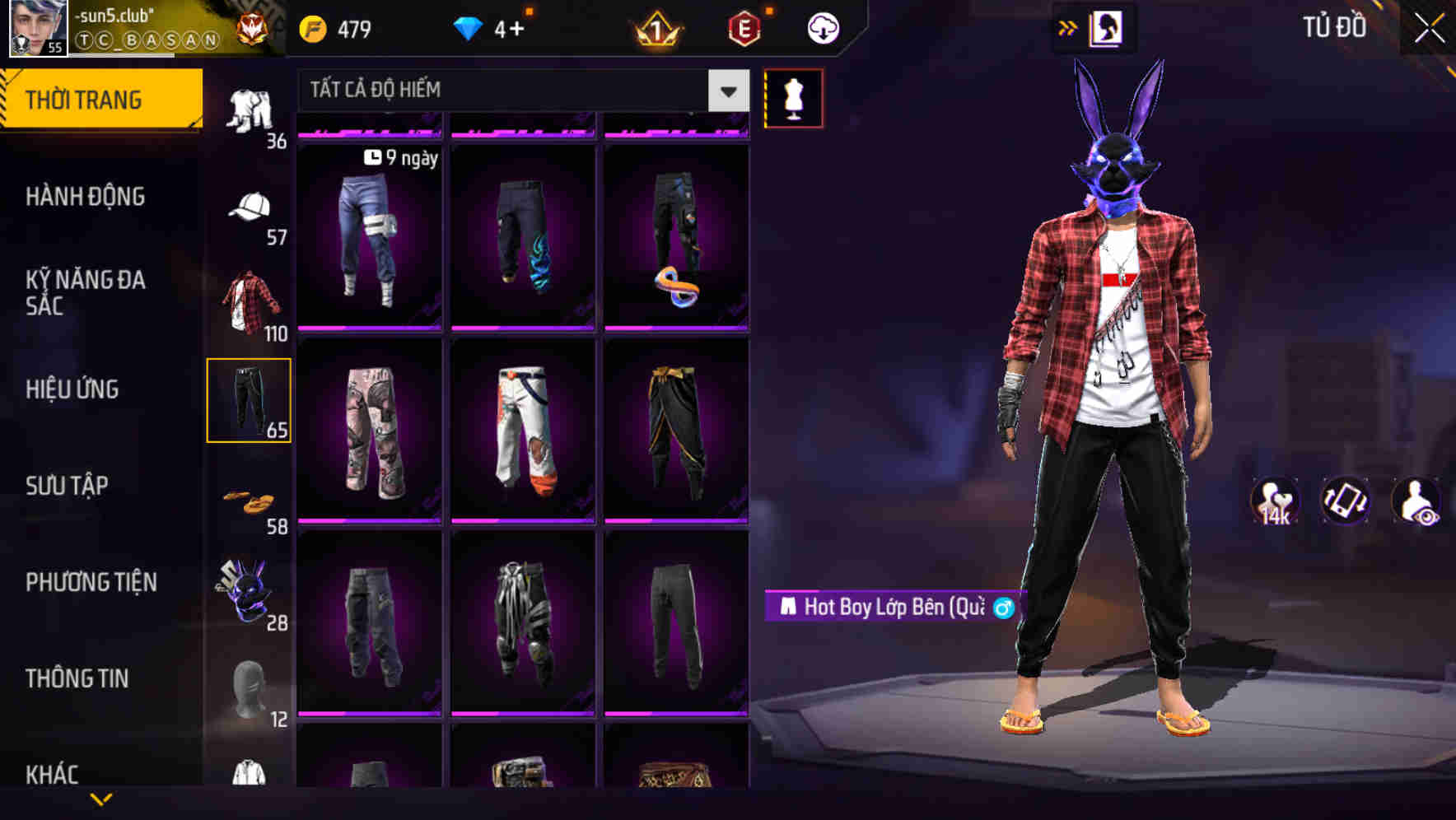
Task: Toggle the E badge near the top bar
Action: click(x=744, y=27)
